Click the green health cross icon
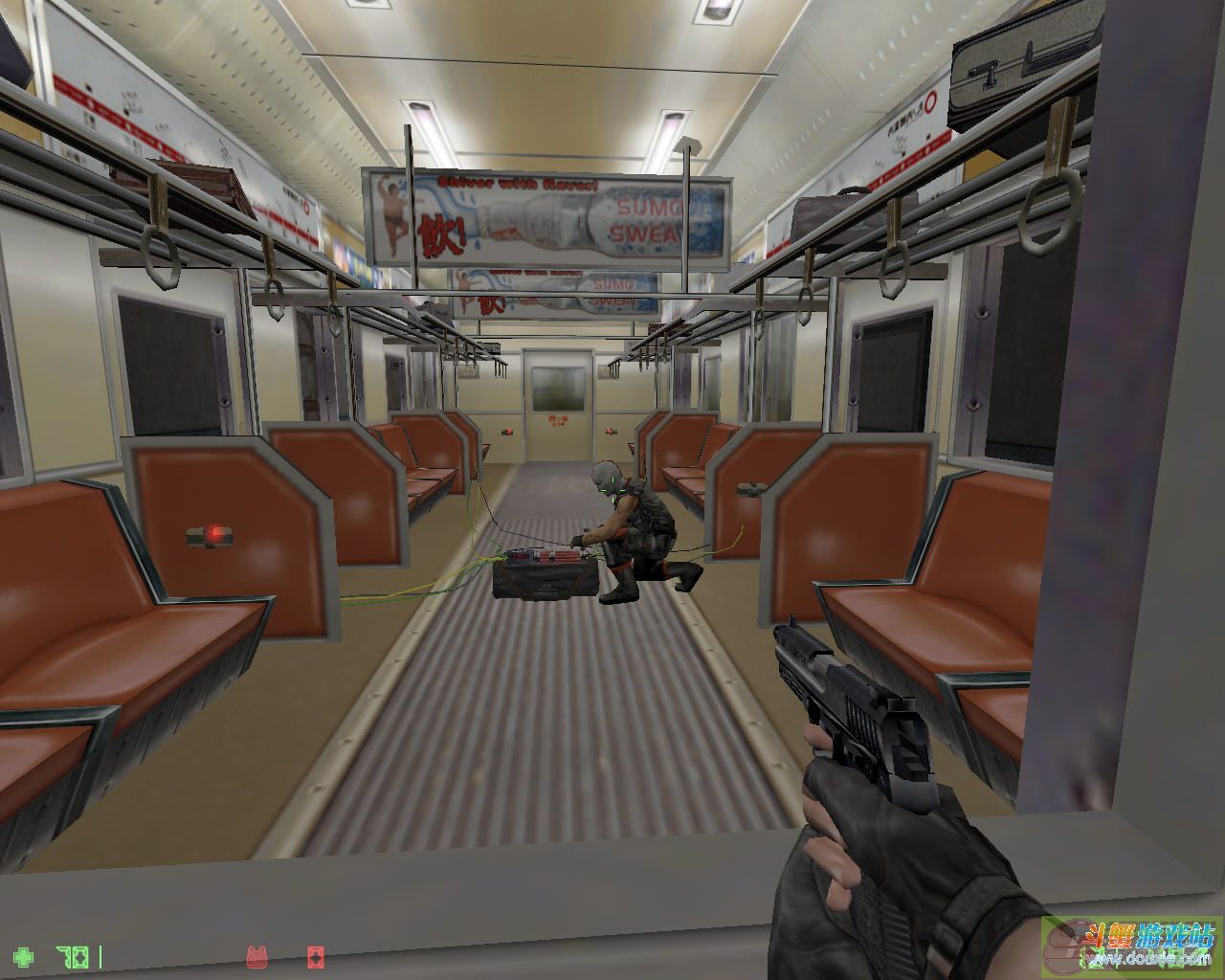This screenshot has width=1225, height=980. point(24,956)
